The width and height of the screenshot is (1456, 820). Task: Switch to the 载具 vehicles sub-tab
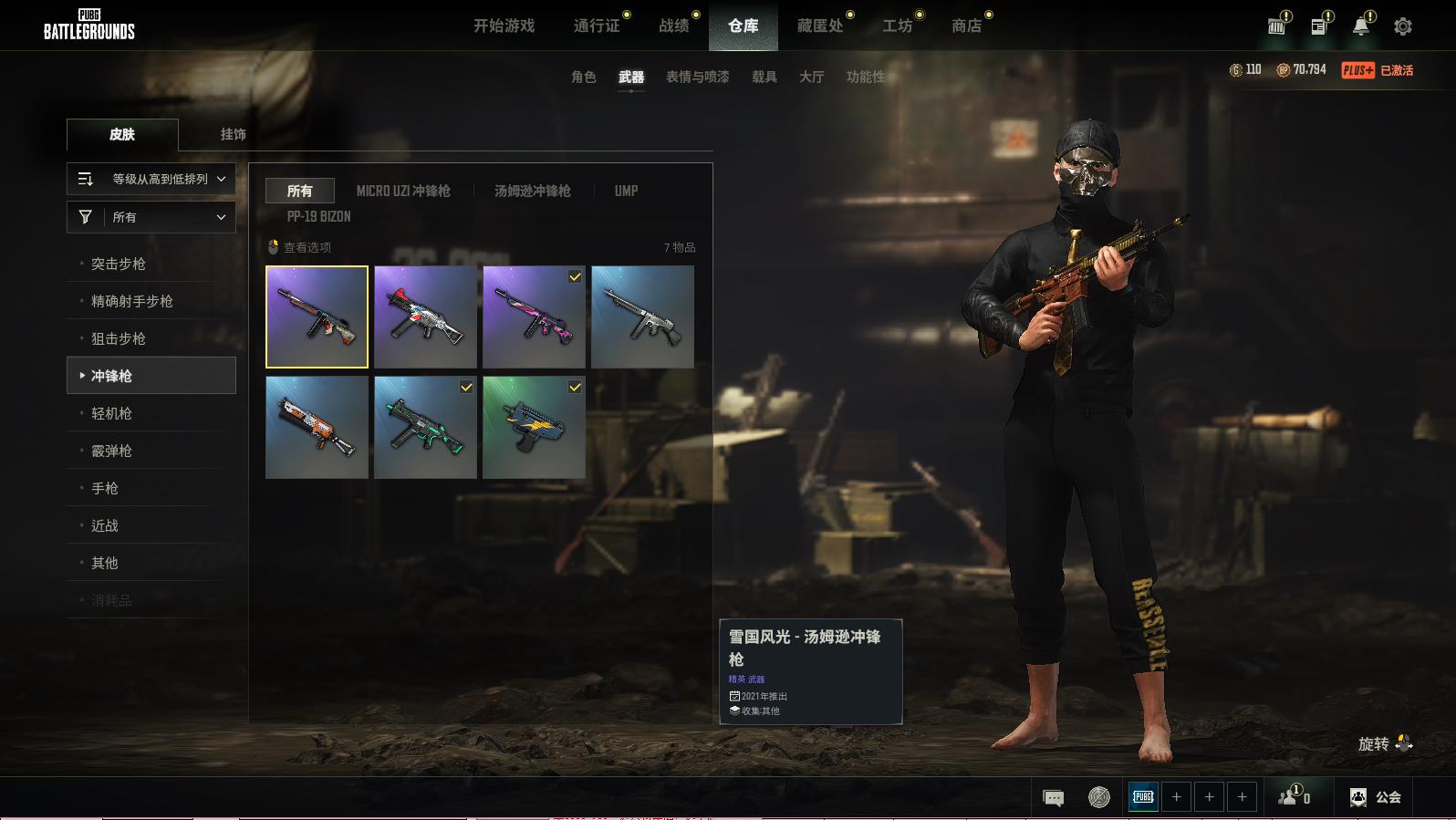tap(764, 77)
